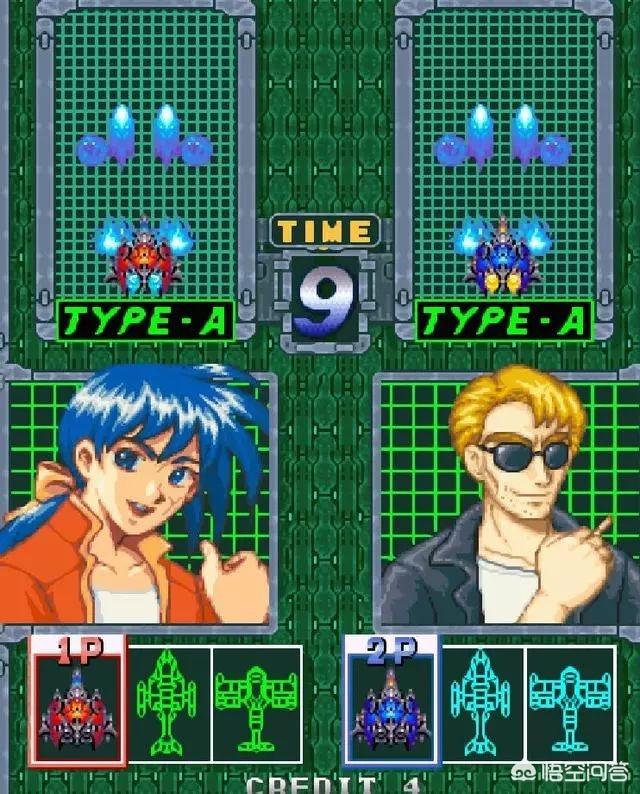Image resolution: width=640 pixels, height=794 pixels.
Task: Pick the 1P wide-winged green outline ship
Action: pyautogui.click(x=256, y=703)
